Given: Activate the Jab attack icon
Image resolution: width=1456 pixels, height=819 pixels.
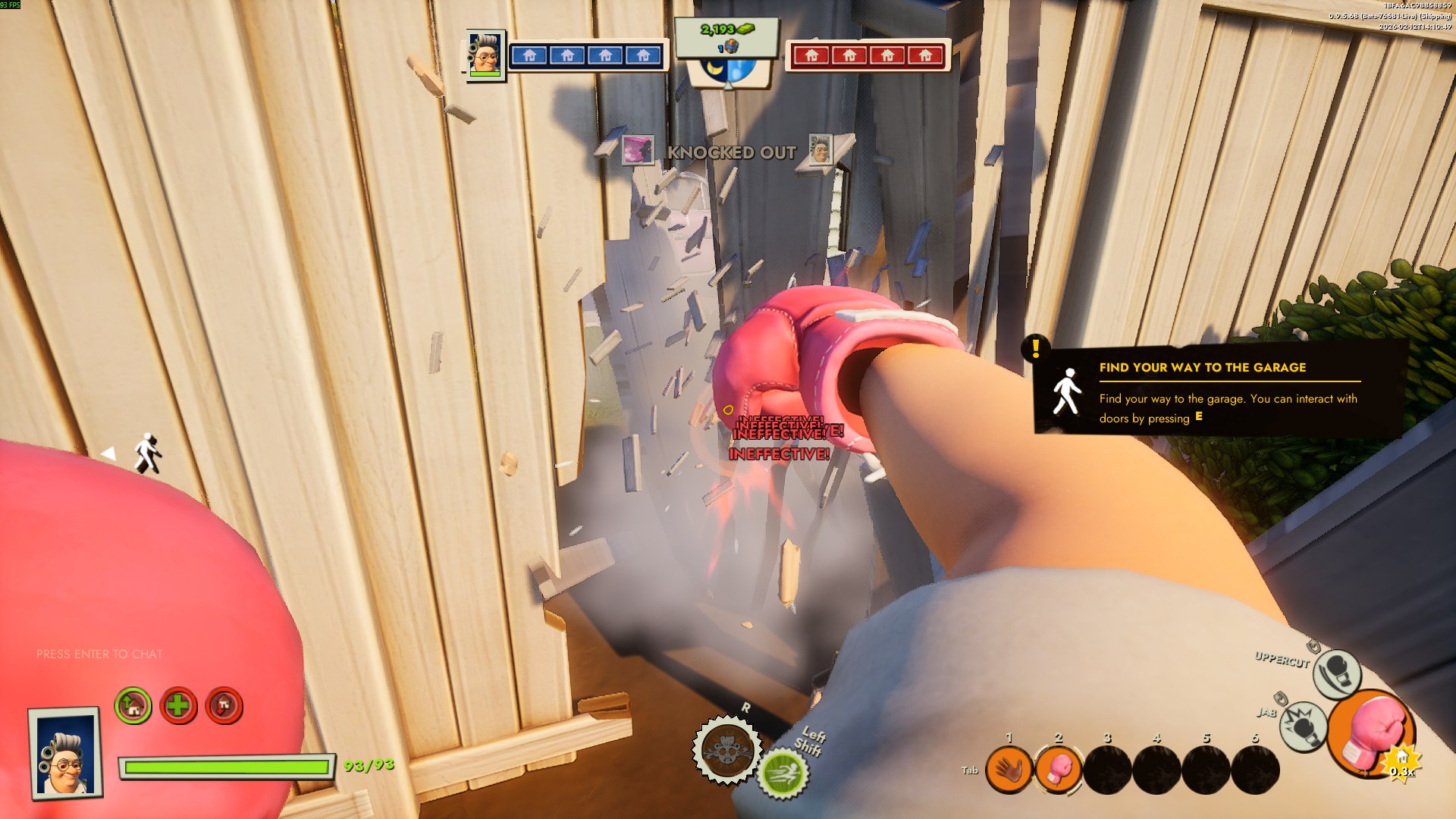Looking at the screenshot, I should click(x=1303, y=726).
